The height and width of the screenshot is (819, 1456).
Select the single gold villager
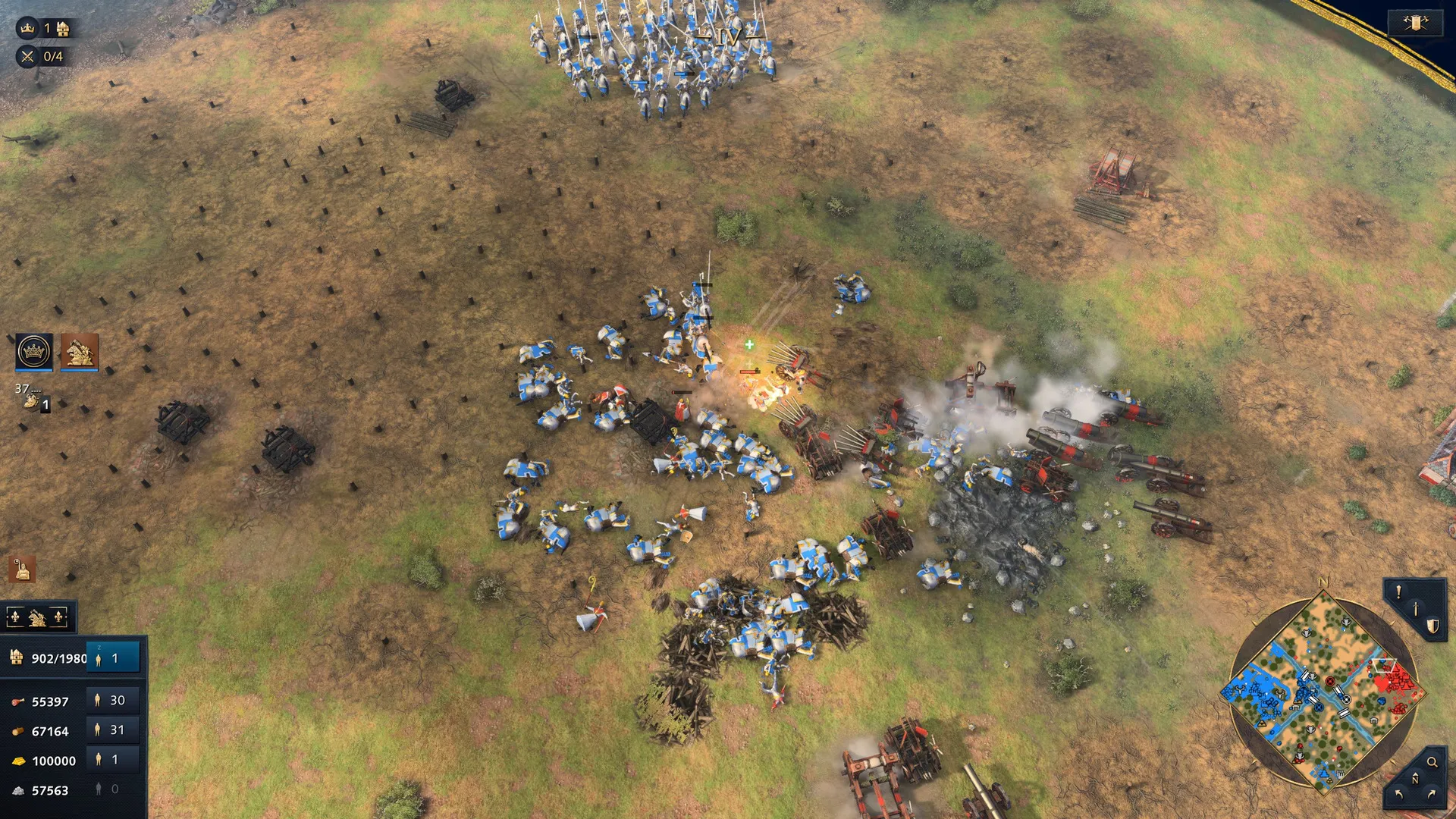pos(114,760)
